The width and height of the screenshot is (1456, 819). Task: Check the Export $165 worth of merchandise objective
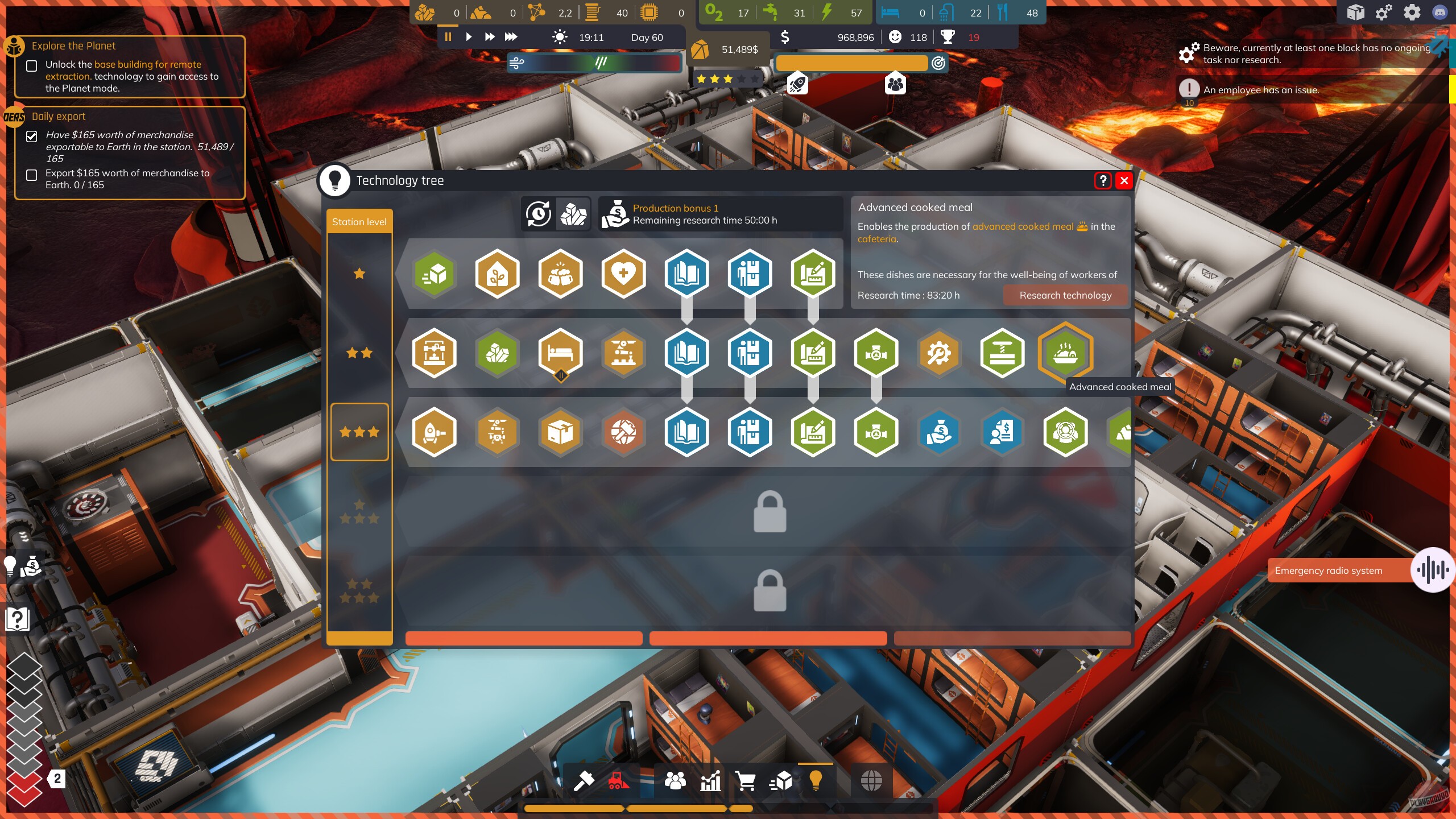click(32, 175)
